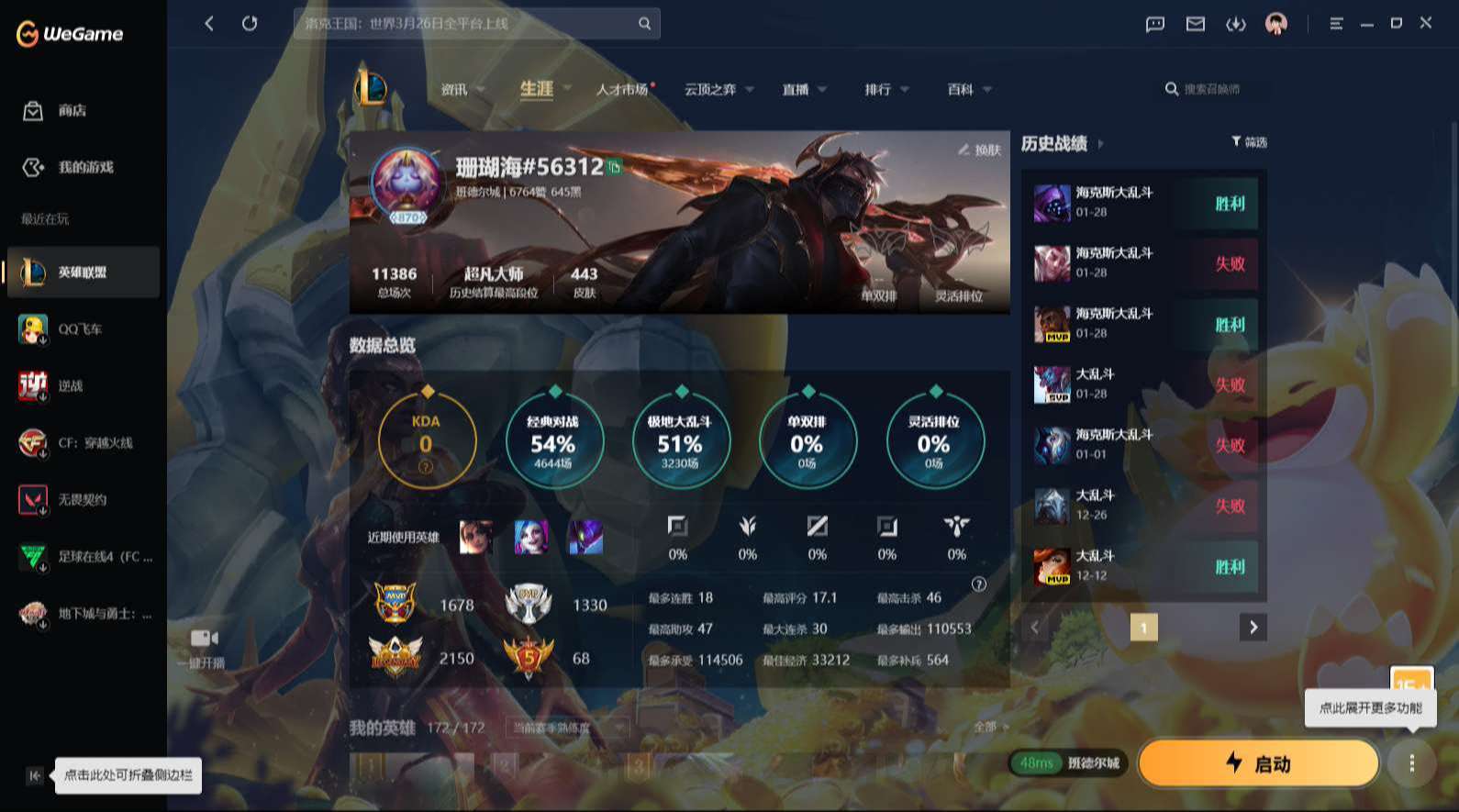Open the download manager icon
Screen dimensions: 1459x812
tap(1233, 25)
